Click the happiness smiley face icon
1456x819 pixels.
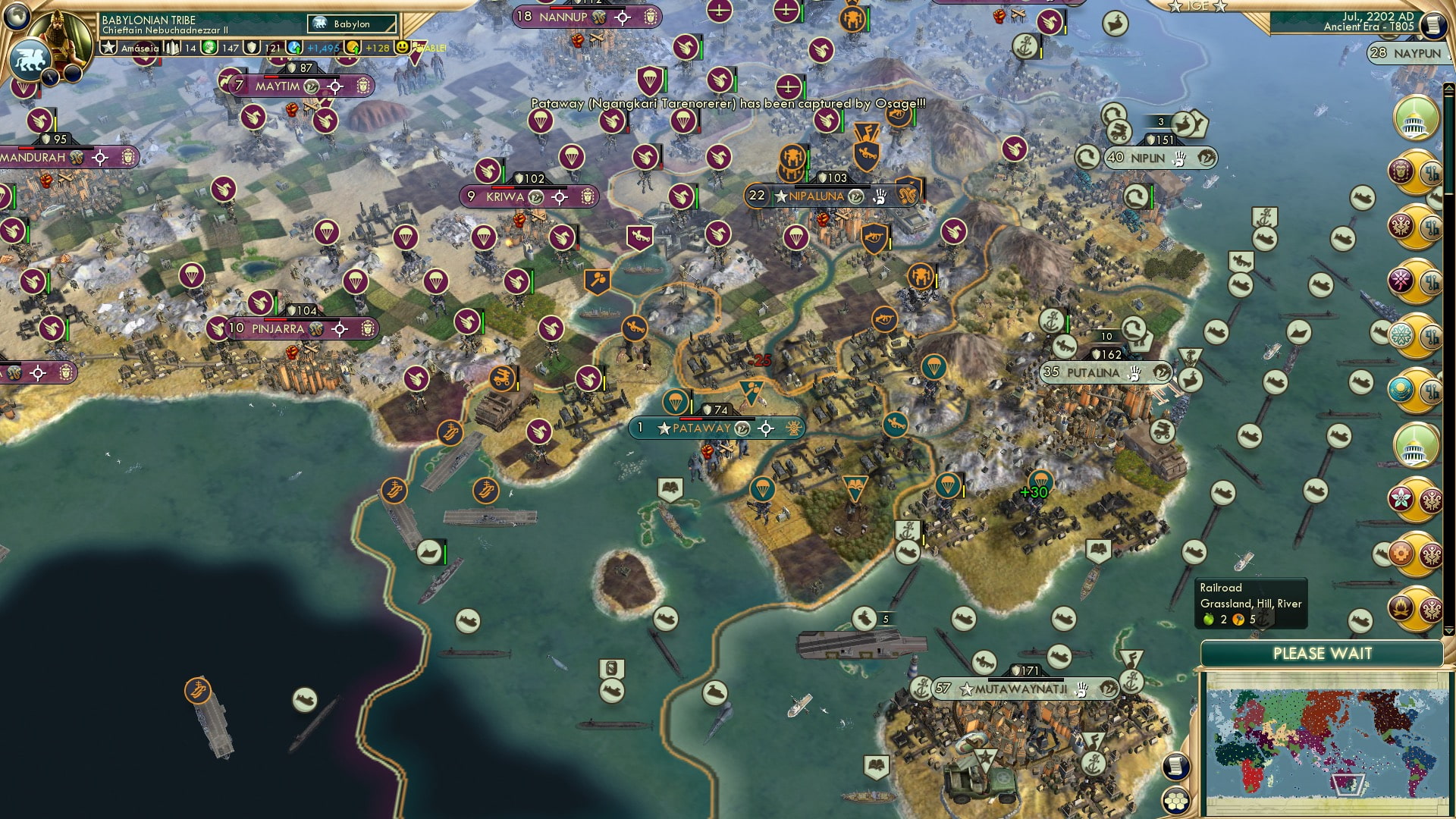(400, 47)
